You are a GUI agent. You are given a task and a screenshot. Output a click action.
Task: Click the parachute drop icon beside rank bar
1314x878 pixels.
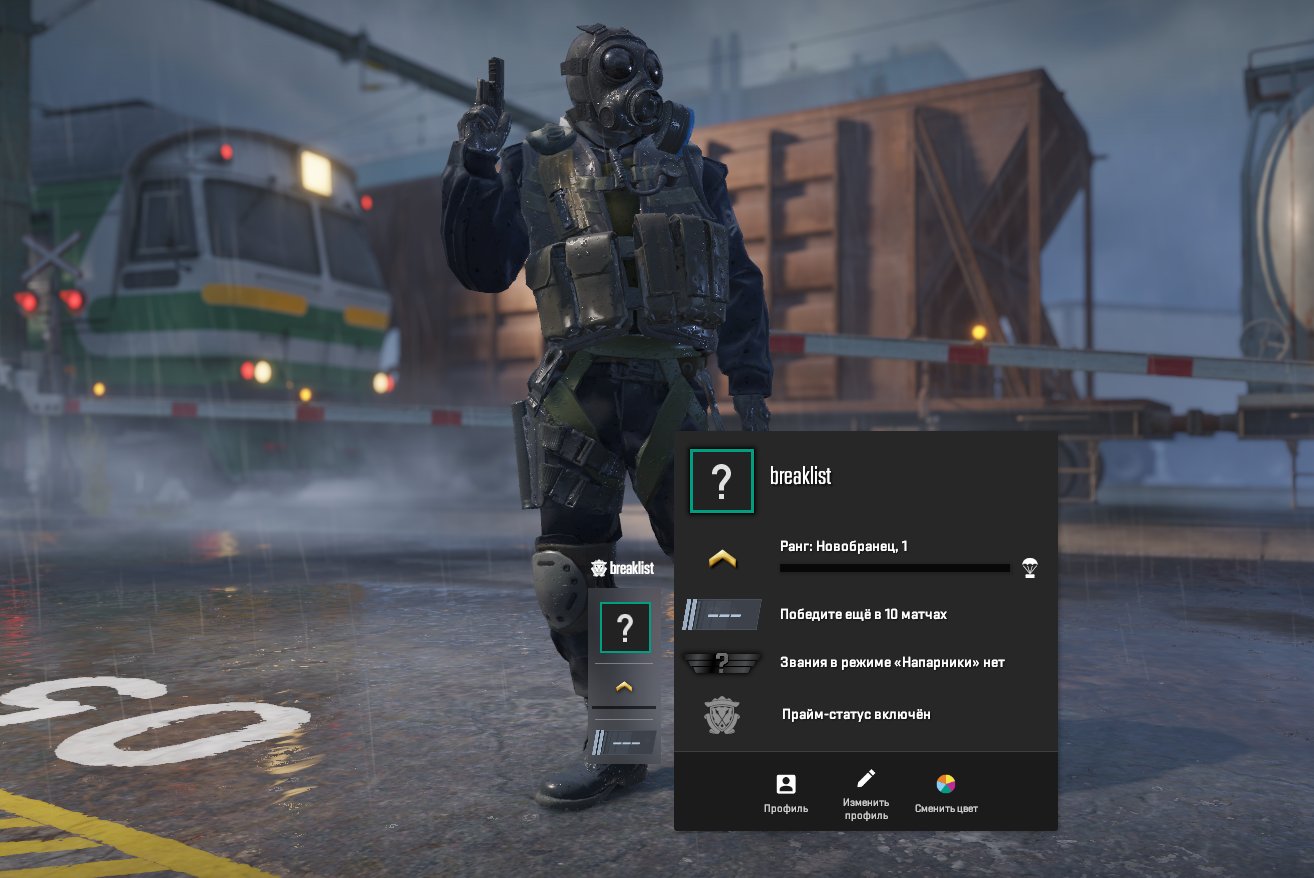pyautogui.click(x=1030, y=568)
